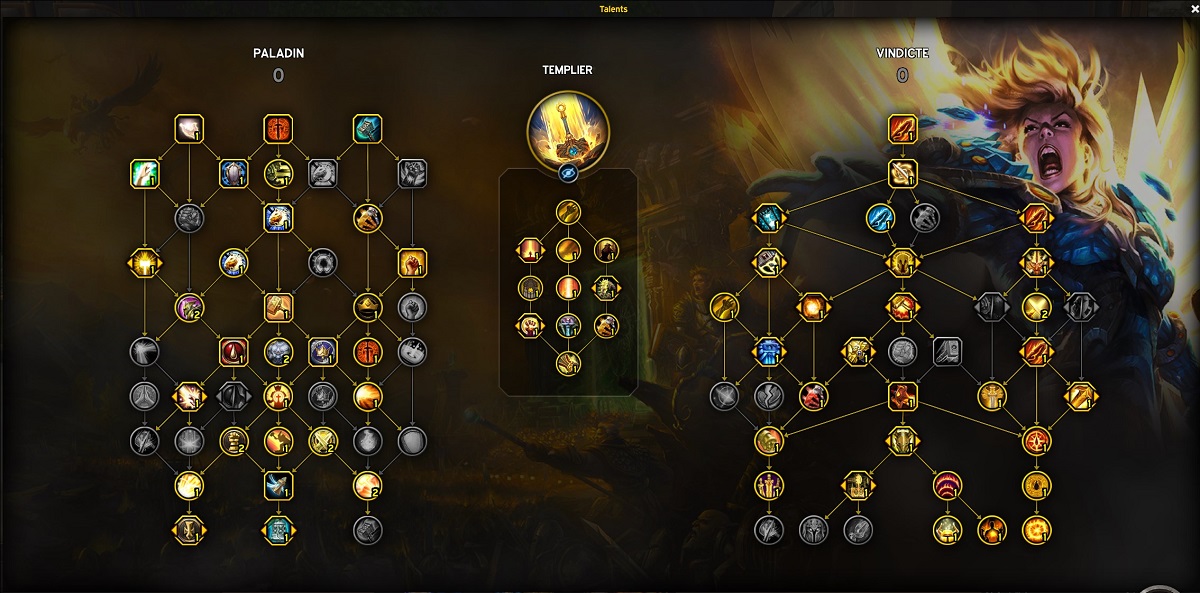
Task: Choose the round blue sword Vindicte talent
Action: [879, 217]
